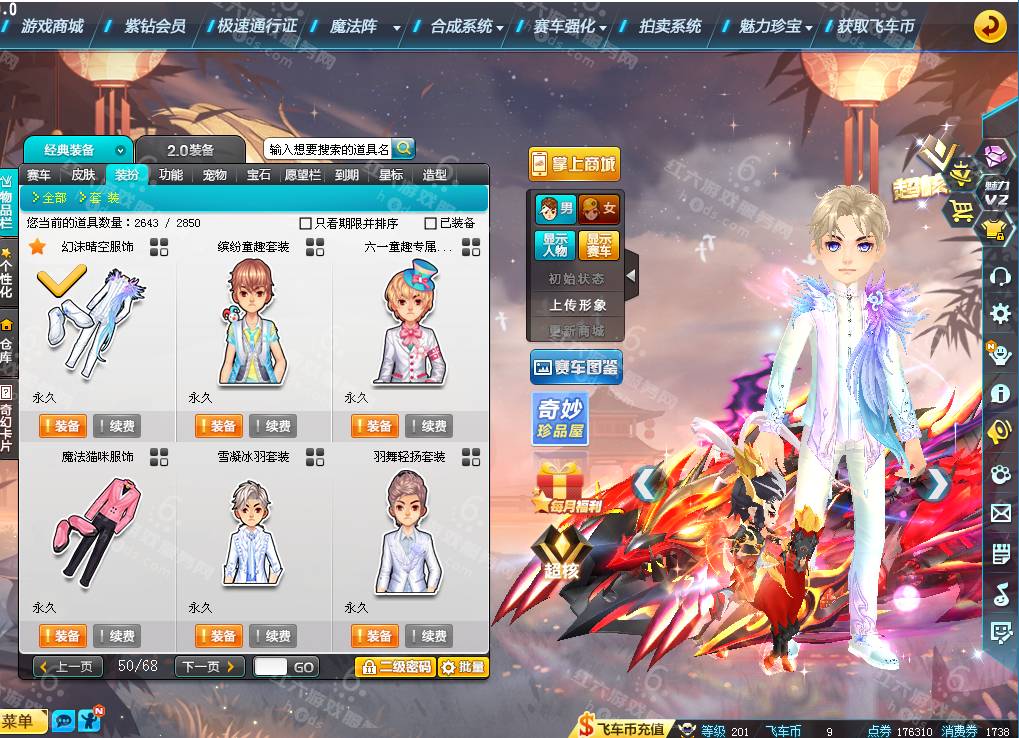Go to the next page with 下一页
Viewport: 1019px width, 738px height.
tap(209, 666)
